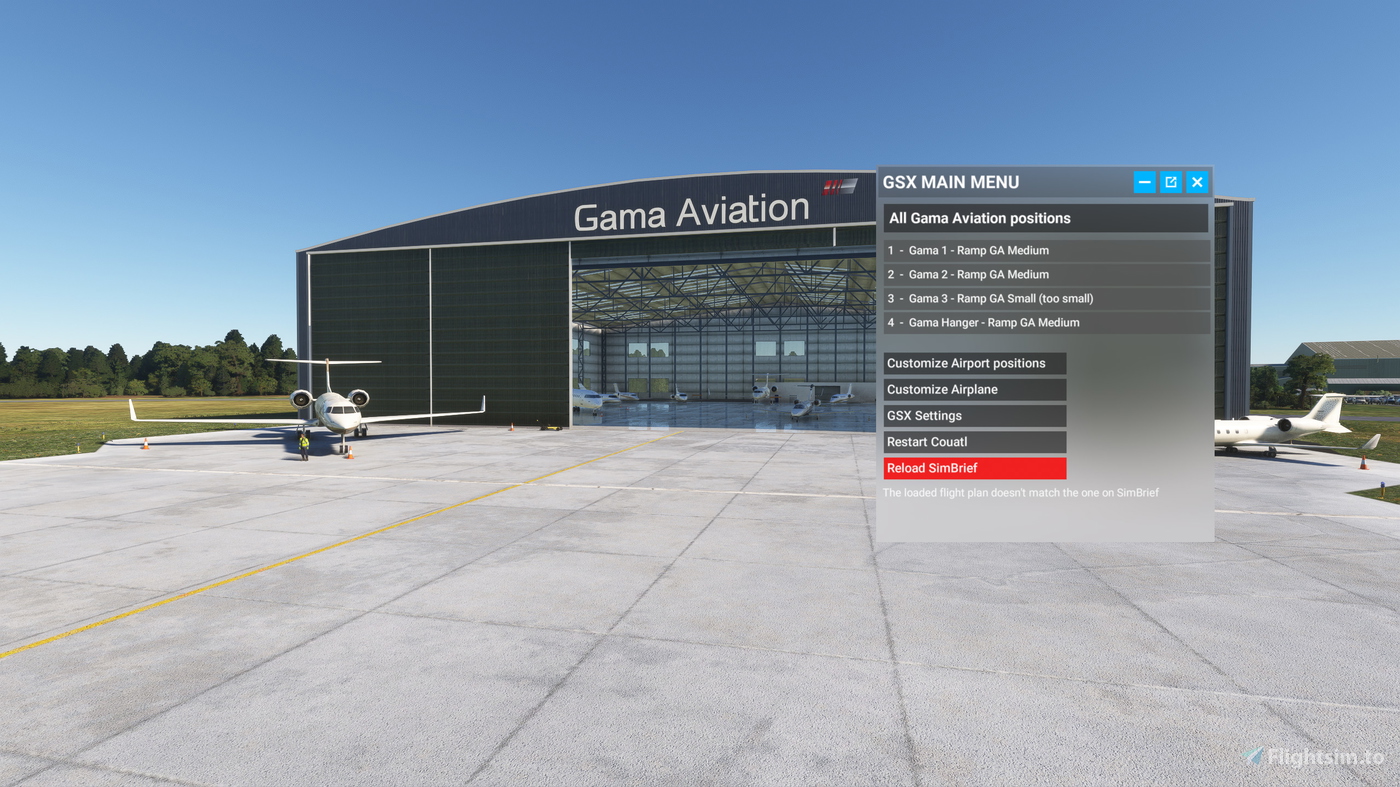The width and height of the screenshot is (1400, 787).
Task: Choose Gama Hanger - Ramp GA Medium
Action: point(1045,321)
